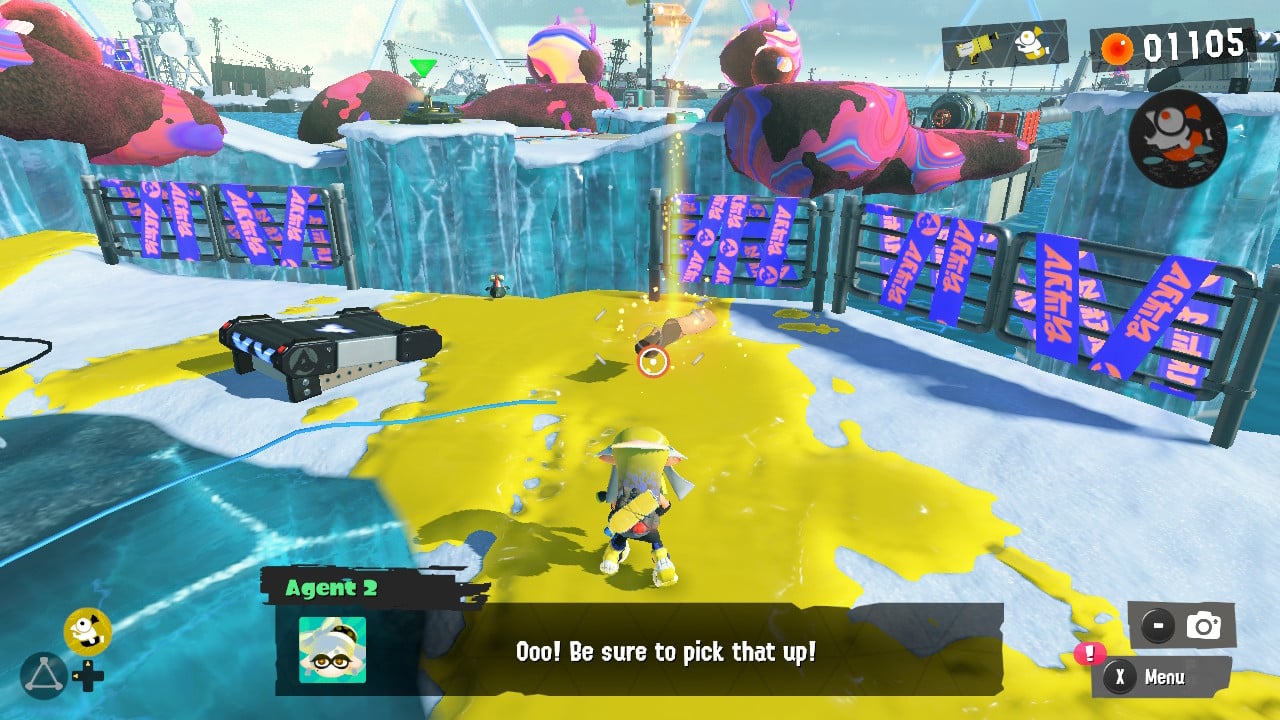This screenshot has height=720, width=1280.
Task: Open the Menu via its label
Action: (x=1165, y=676)
